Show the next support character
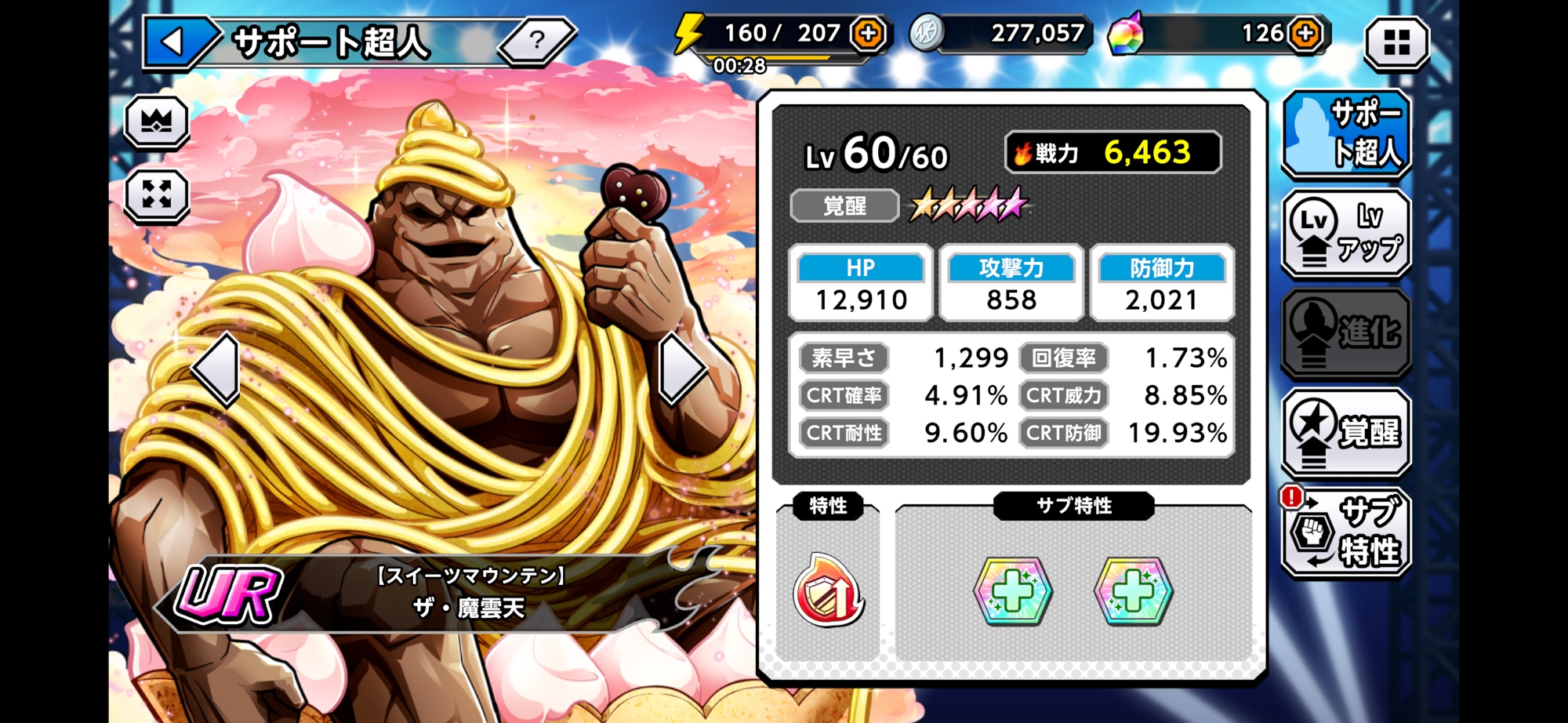The image size is (1568, 723). [681, 369]
